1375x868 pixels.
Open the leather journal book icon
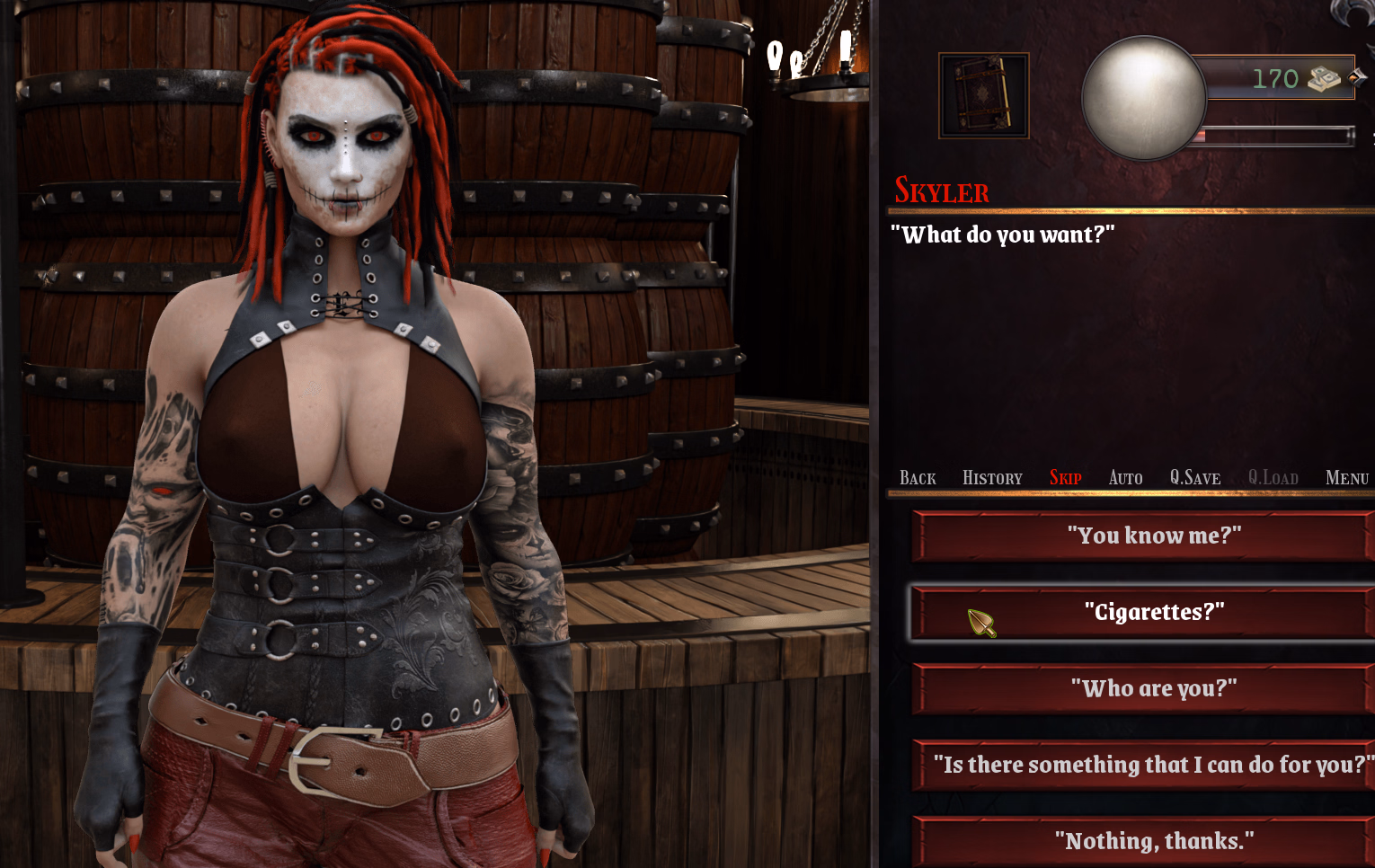click(983, 95)
